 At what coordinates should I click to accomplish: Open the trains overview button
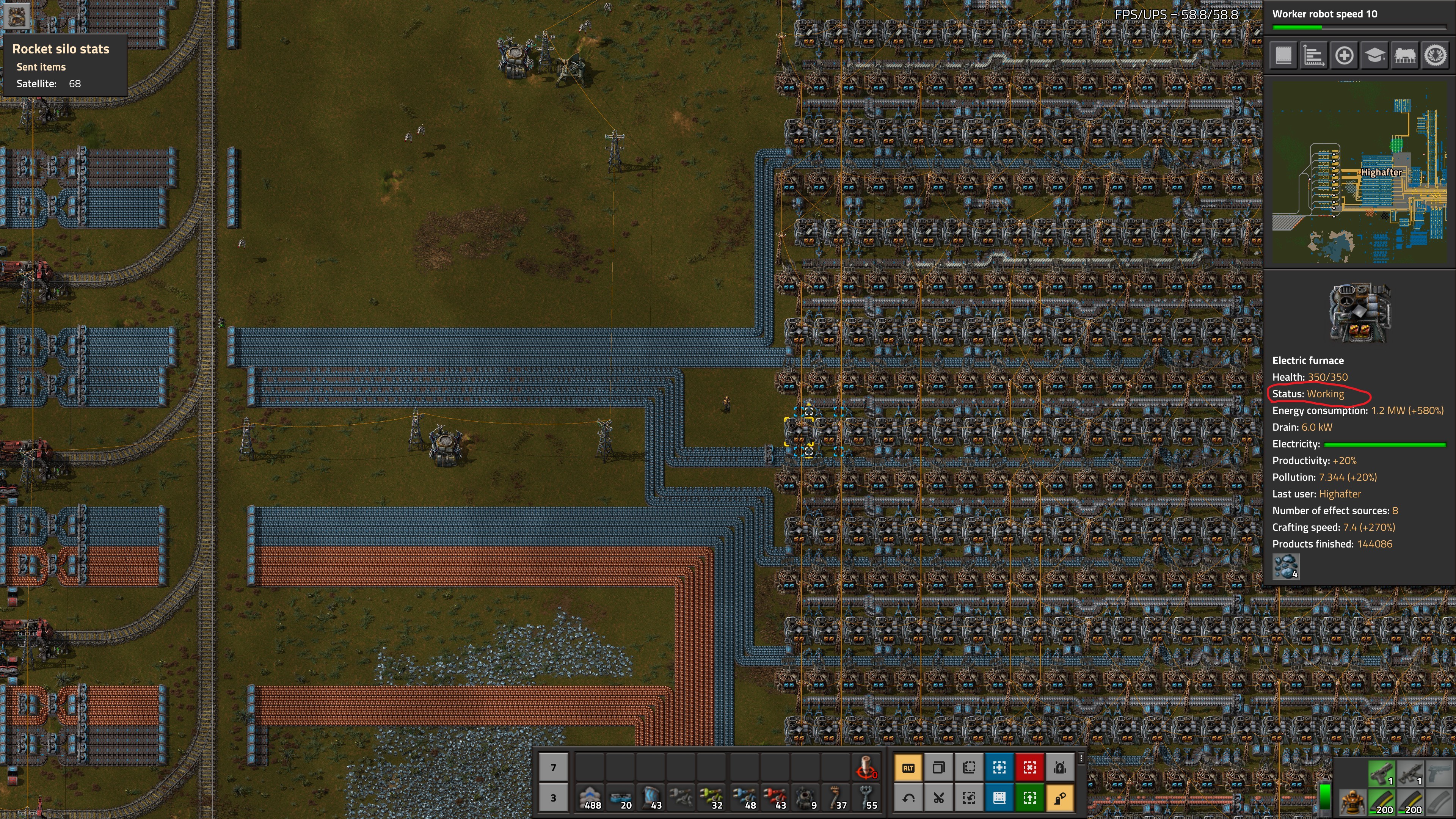click(x=1404, y=55)
